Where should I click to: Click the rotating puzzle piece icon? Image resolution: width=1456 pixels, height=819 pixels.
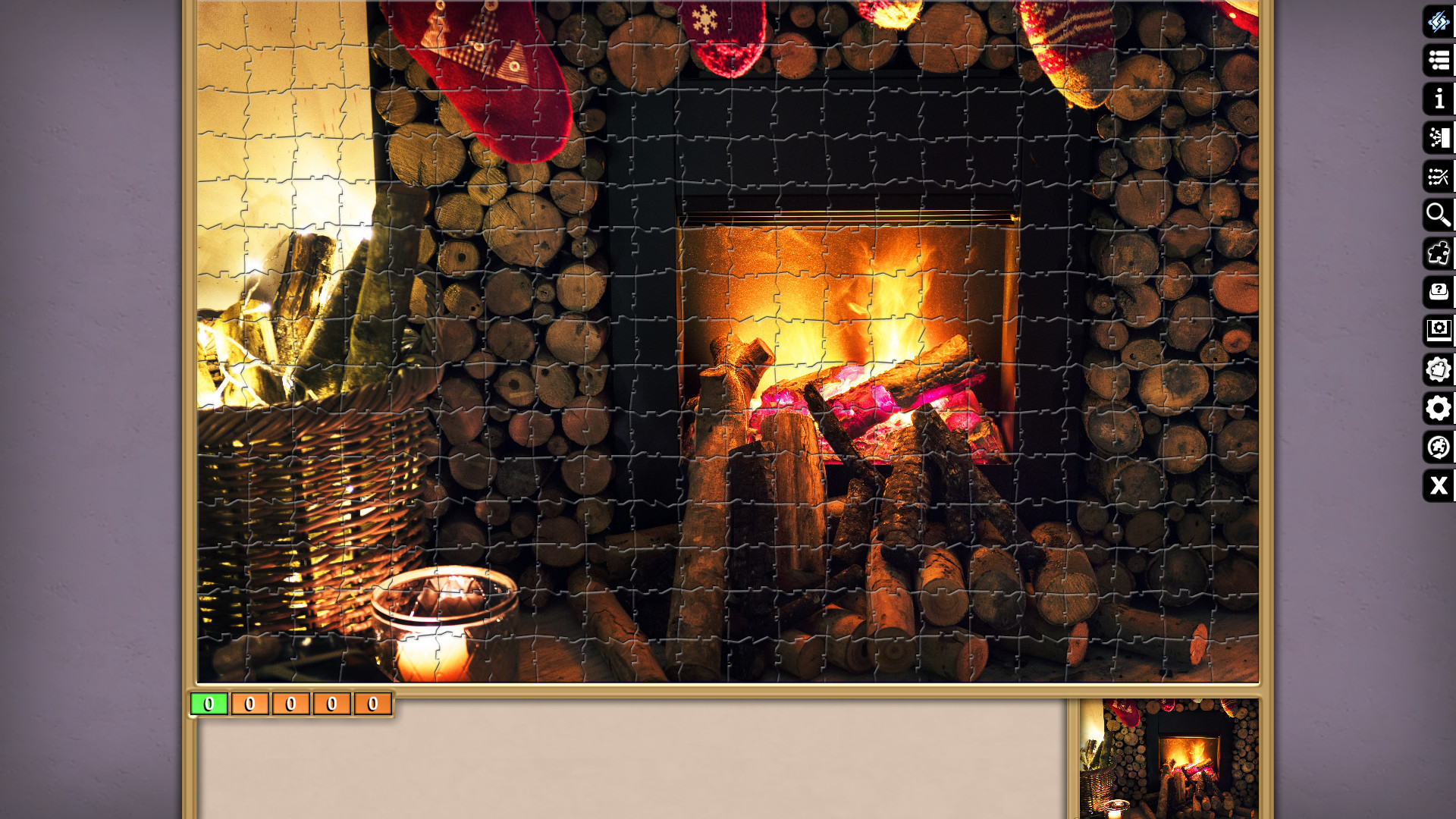[x=1439, y=448]
